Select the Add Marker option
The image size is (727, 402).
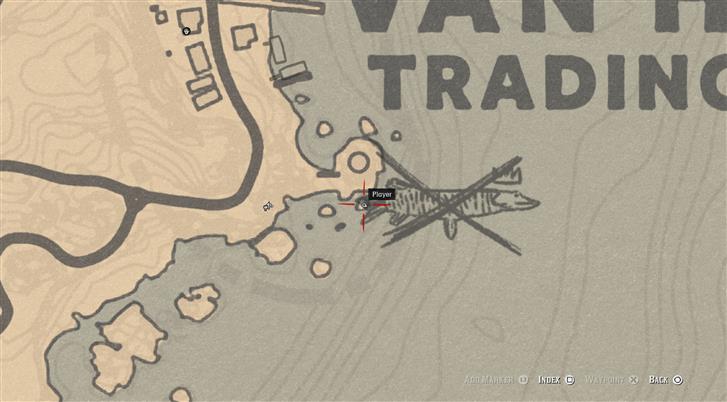[x=493, y=380]
